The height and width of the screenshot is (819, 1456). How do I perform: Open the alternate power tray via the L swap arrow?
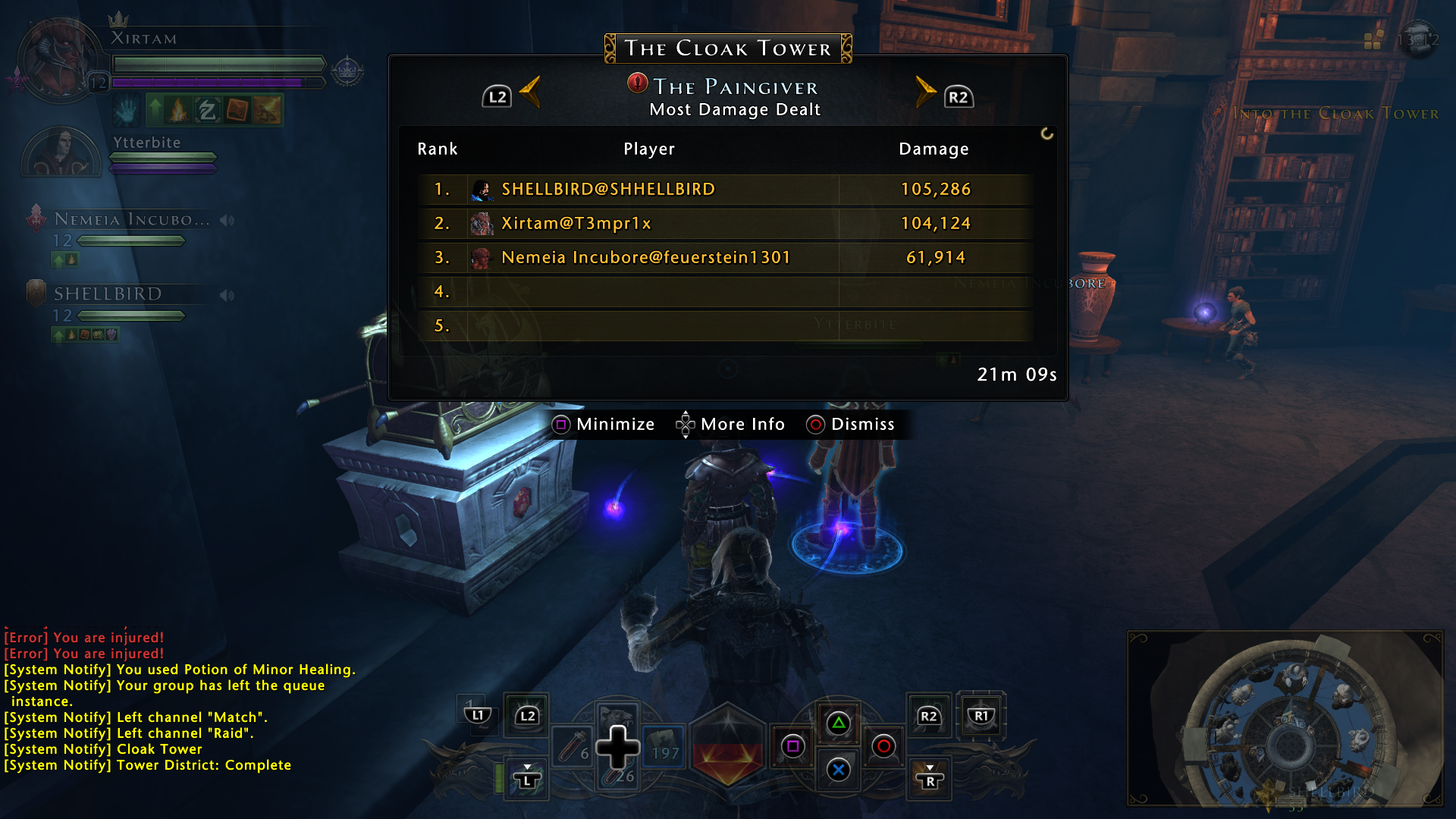527,777
